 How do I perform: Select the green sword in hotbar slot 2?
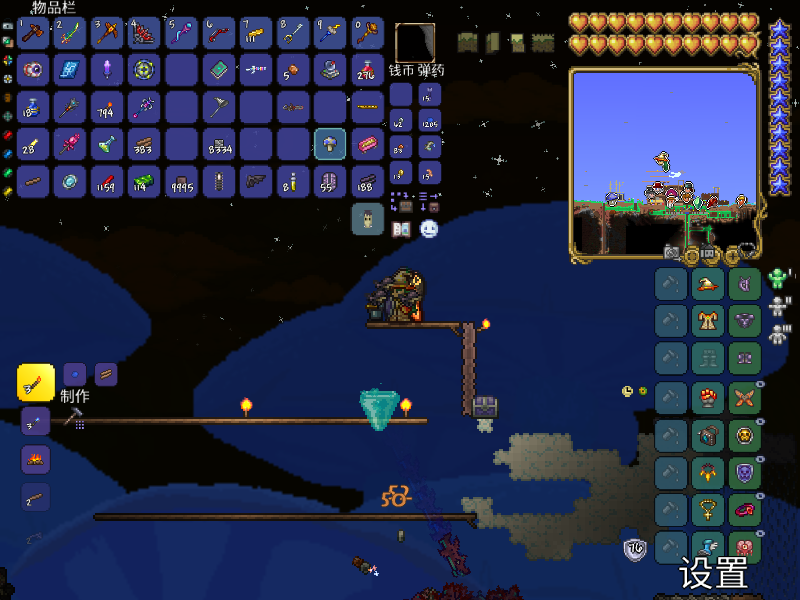(70, 33)
